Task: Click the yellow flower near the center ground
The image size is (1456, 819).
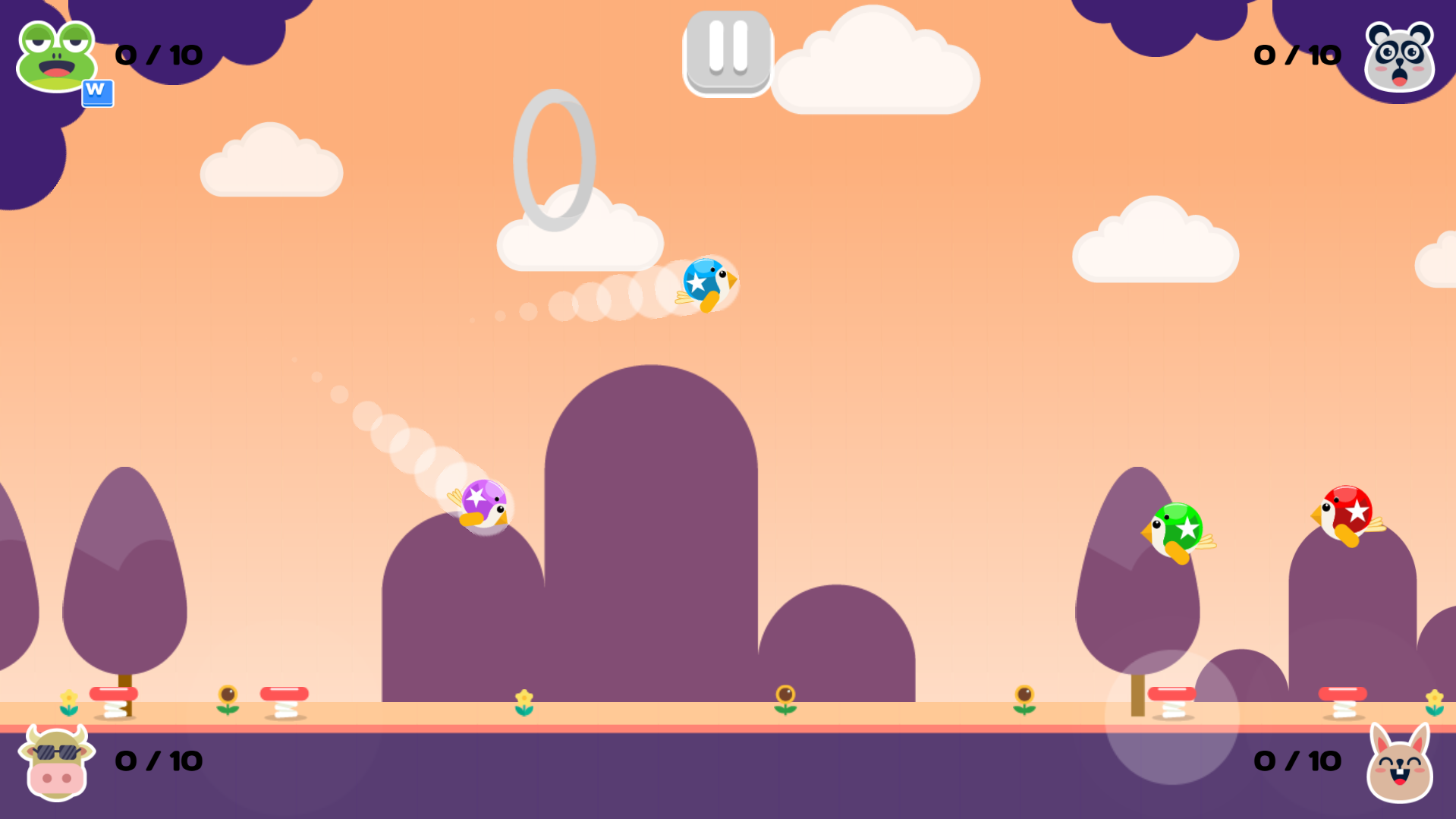Action: point(524,697)
